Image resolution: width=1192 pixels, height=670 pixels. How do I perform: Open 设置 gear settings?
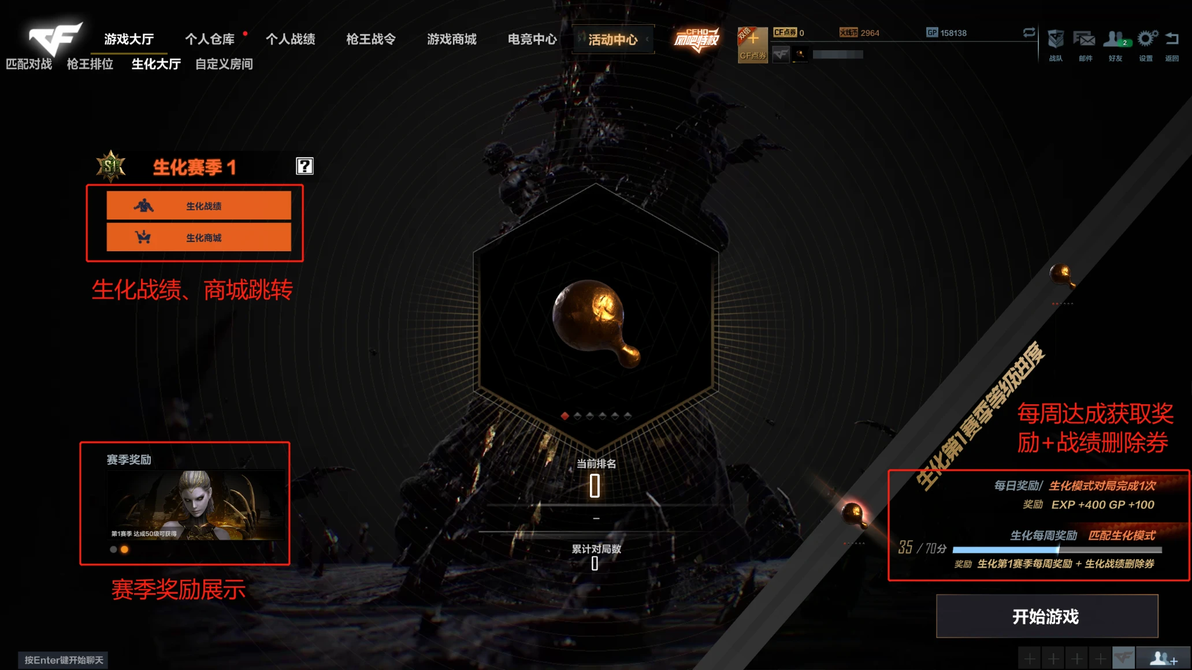1146,43
